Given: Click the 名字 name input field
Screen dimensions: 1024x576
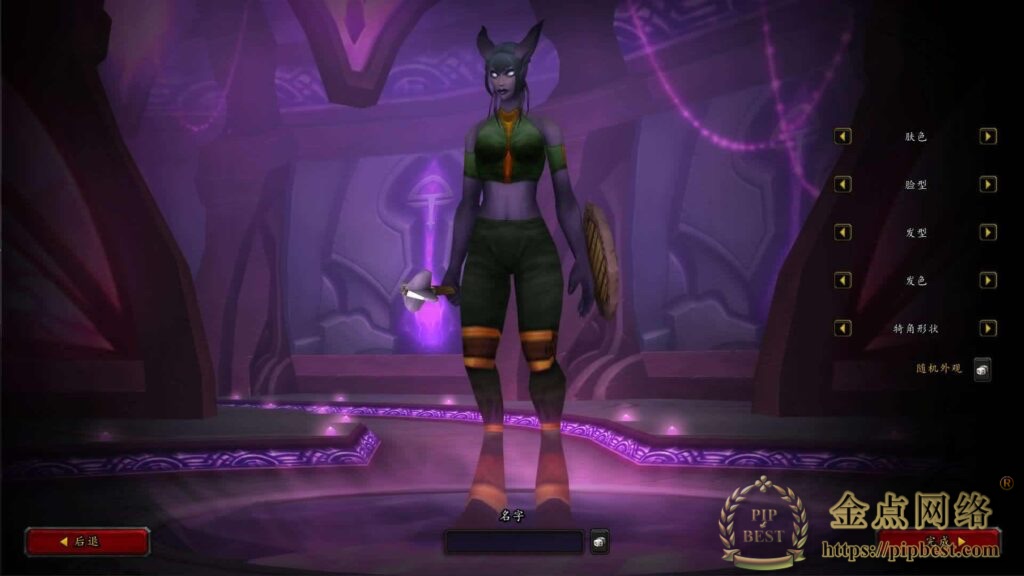Looking at the screenshot, I should (513, 542).
